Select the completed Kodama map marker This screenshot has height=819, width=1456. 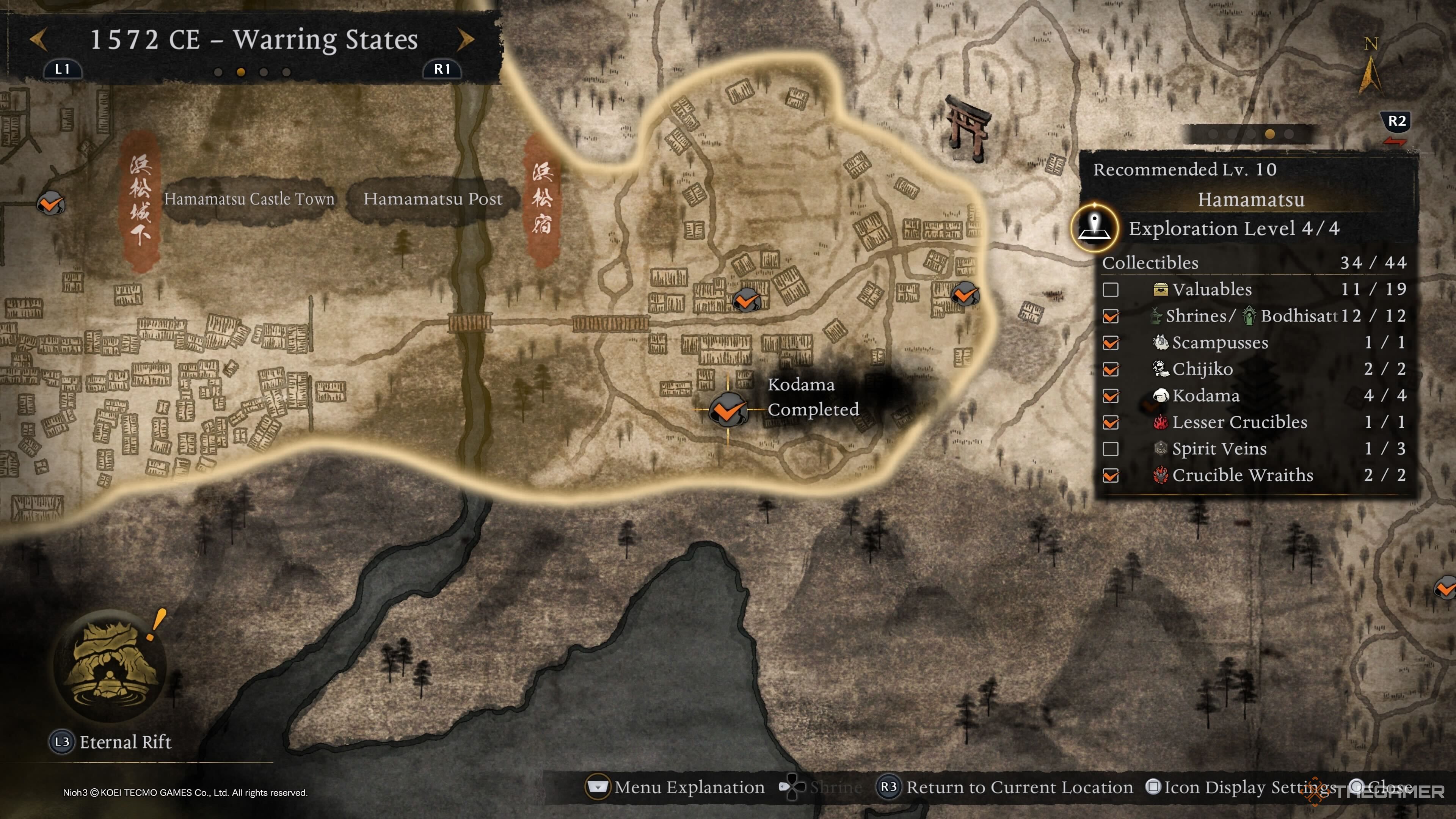pos(728,409)
